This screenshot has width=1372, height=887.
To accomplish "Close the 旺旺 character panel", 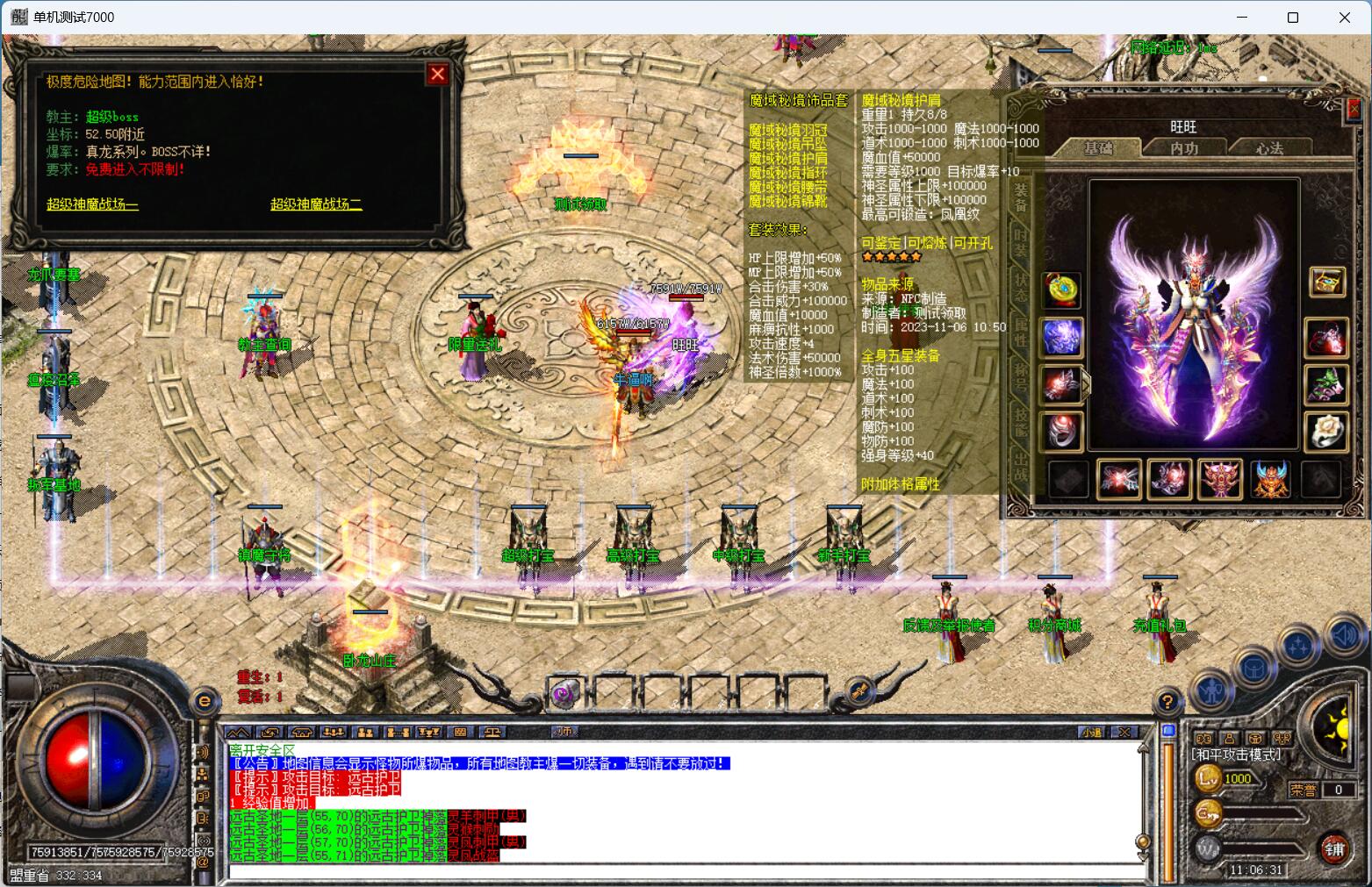I will (x=1353, y=110).
